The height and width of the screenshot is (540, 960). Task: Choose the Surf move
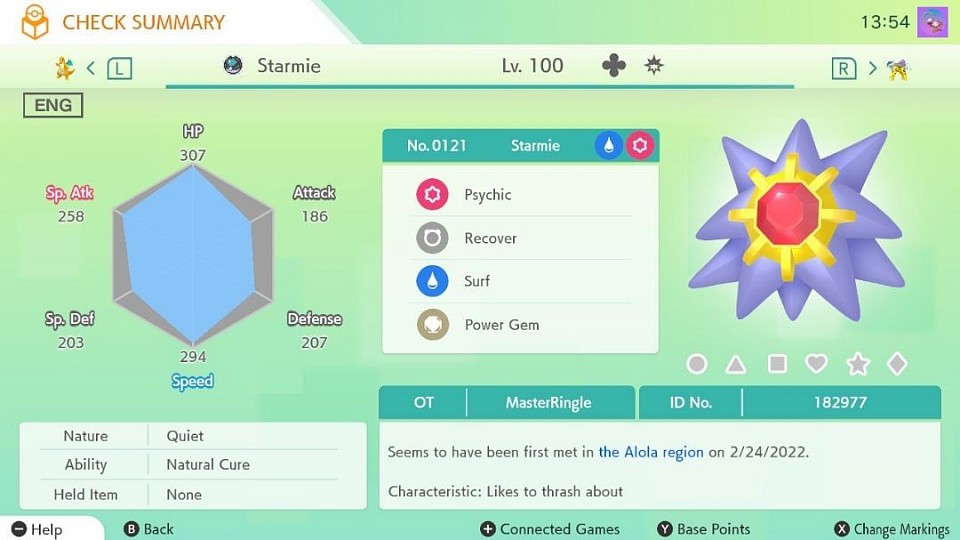pos(520,282)
